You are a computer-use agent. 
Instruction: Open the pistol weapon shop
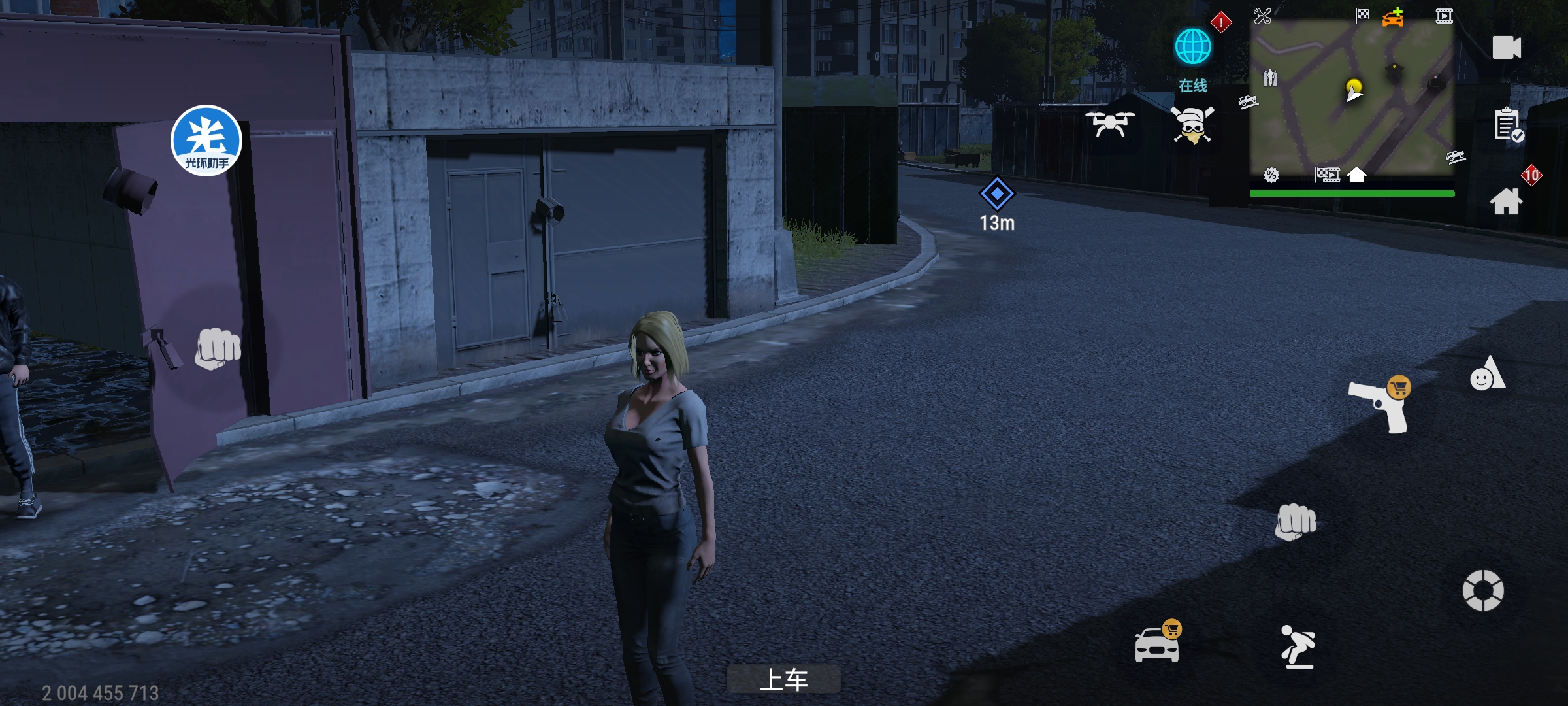click(1379, 406)
